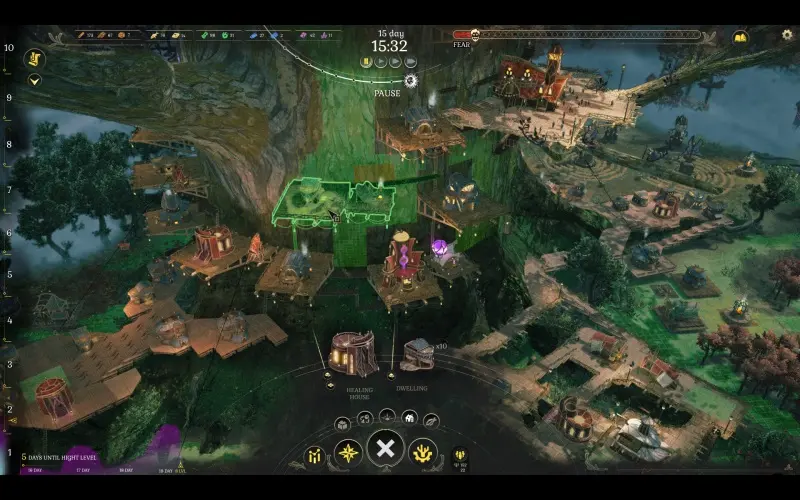The height and width of the screenshot is (500, 800).
Task: Set the game to normal play speed
Action: [380, 61]
